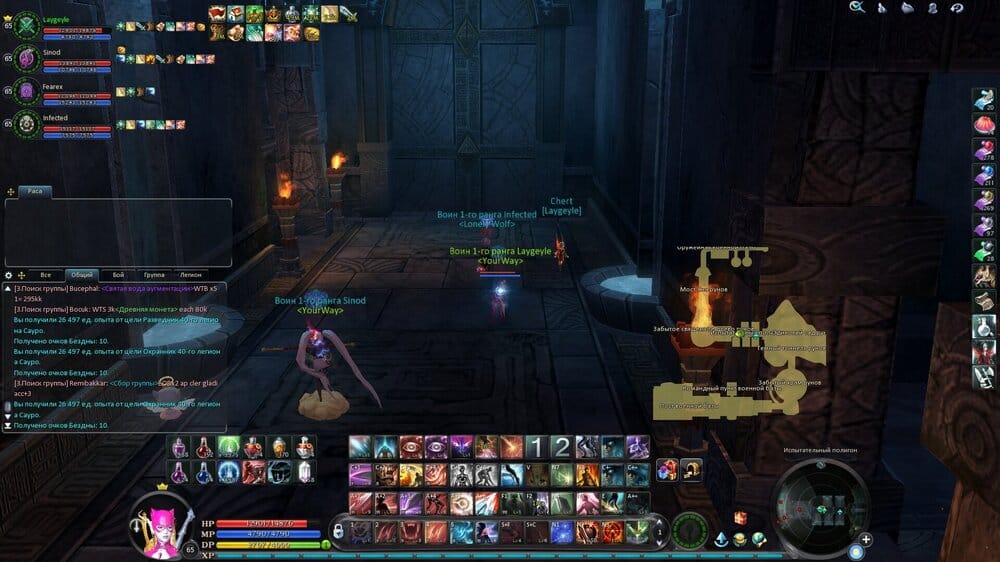Target party member Fearex
Image resolution: width=1000 pixels, height=562 pixels.
point(26,92)
